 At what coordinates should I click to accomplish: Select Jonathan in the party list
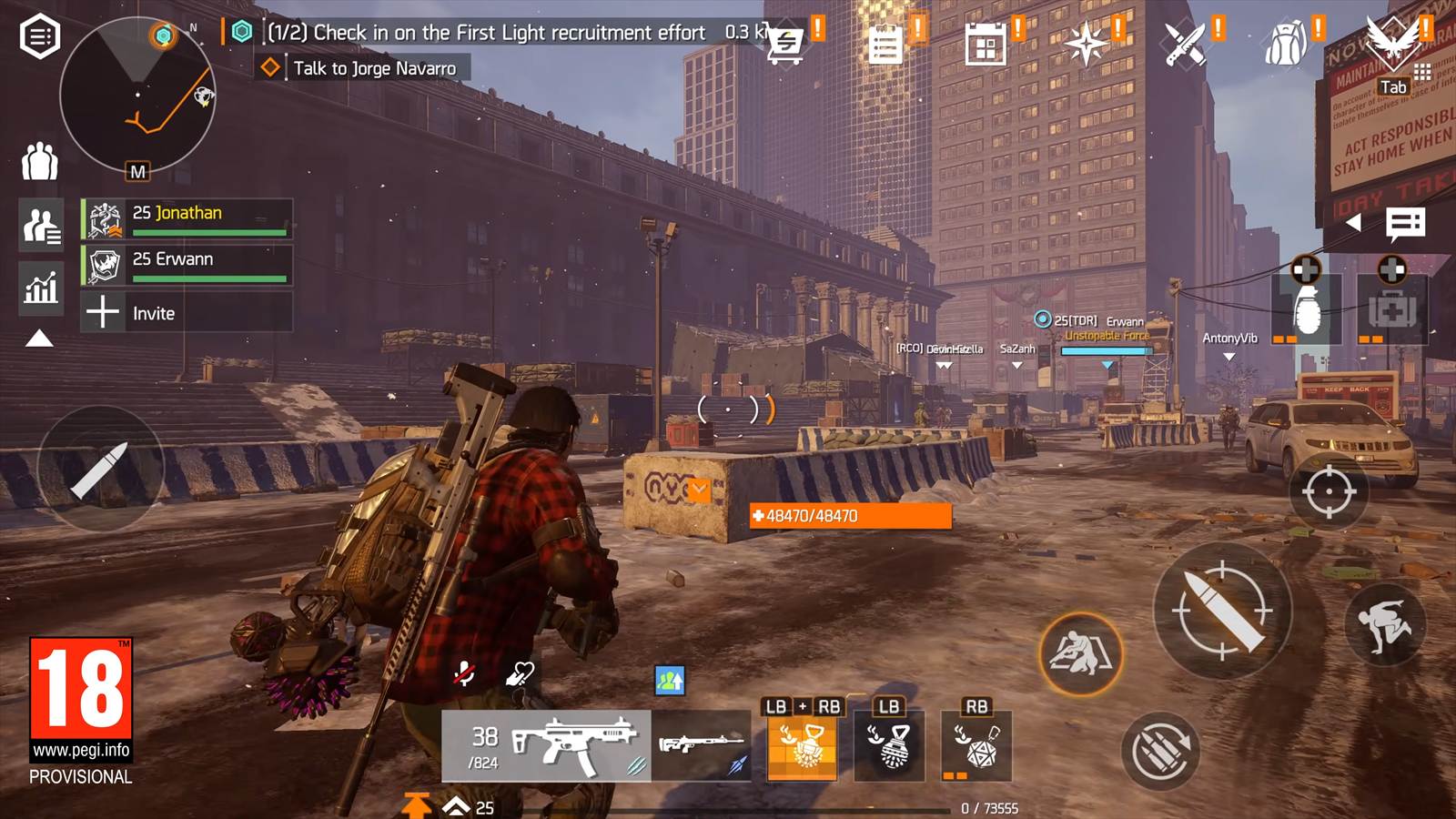click(187, 218)
